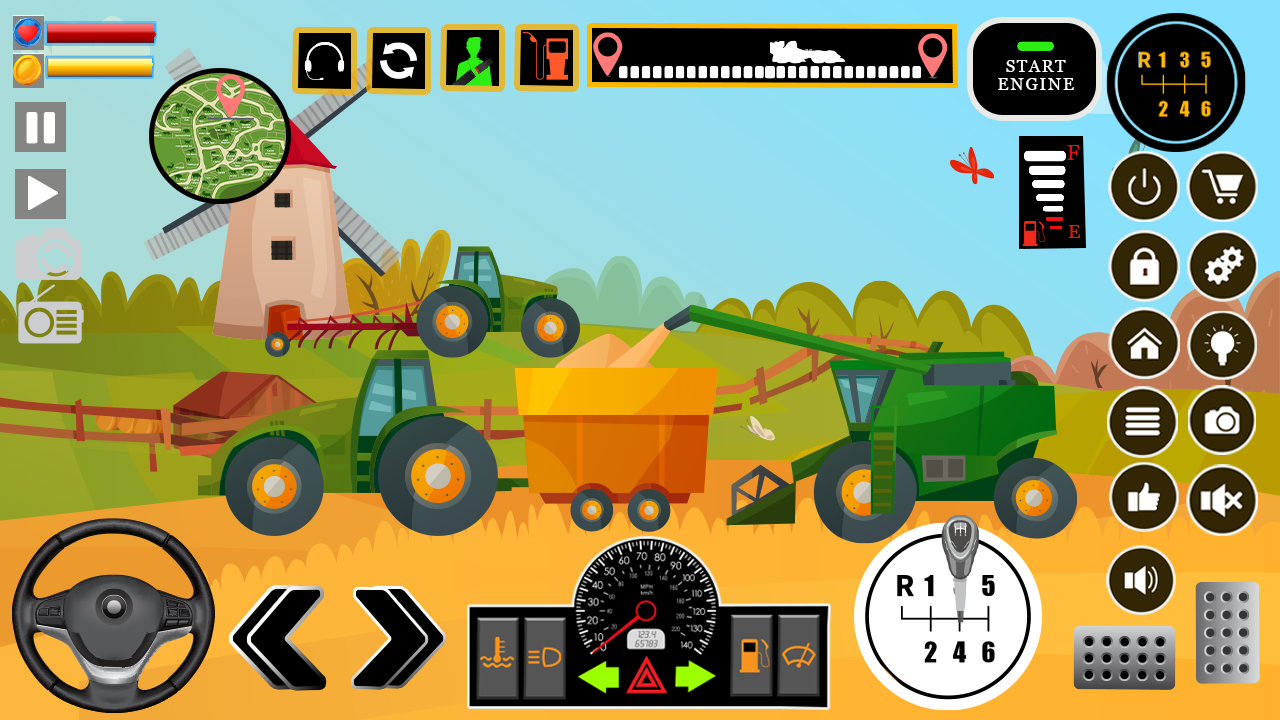Open the shopping cart store

[x=1221, y=188]
